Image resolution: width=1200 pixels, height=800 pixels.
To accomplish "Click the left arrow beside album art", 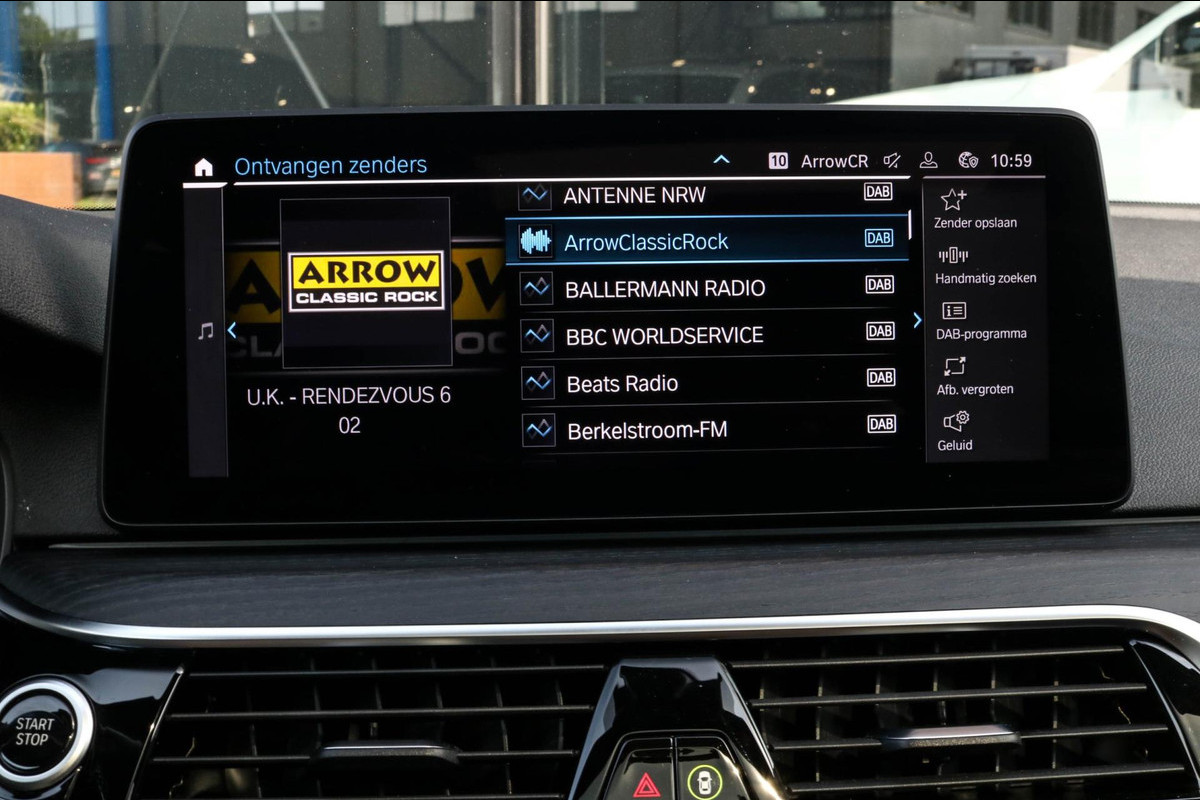I will 232,329.
